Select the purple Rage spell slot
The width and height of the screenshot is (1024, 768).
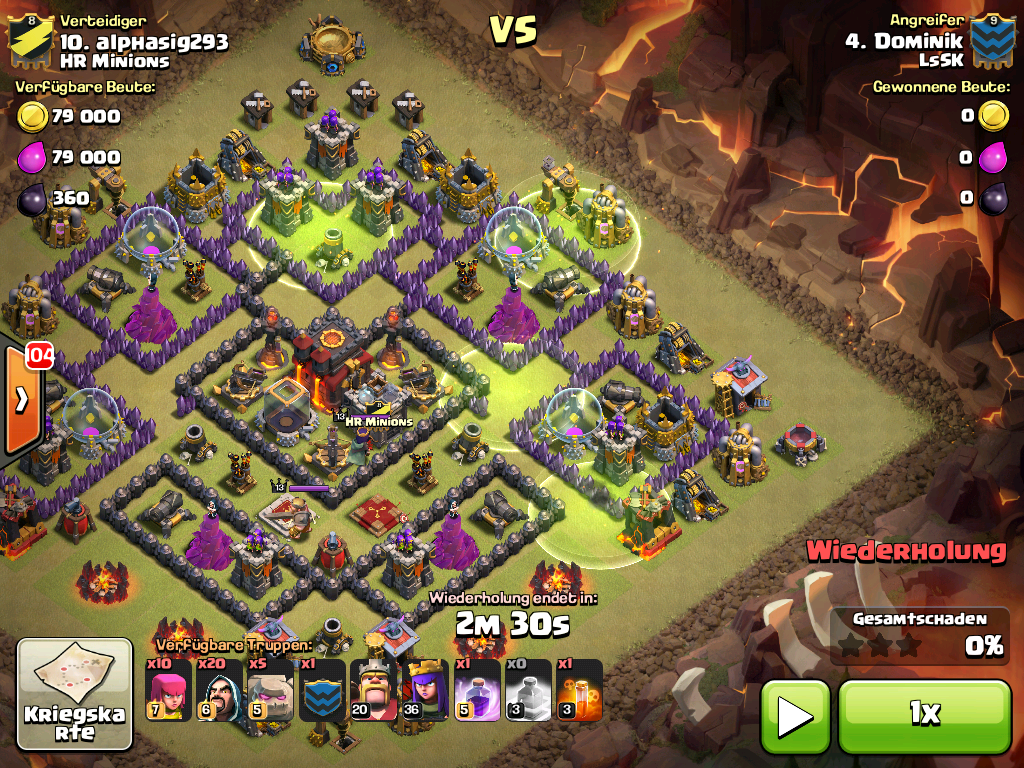pyautogui.click(x=476, y=690)
